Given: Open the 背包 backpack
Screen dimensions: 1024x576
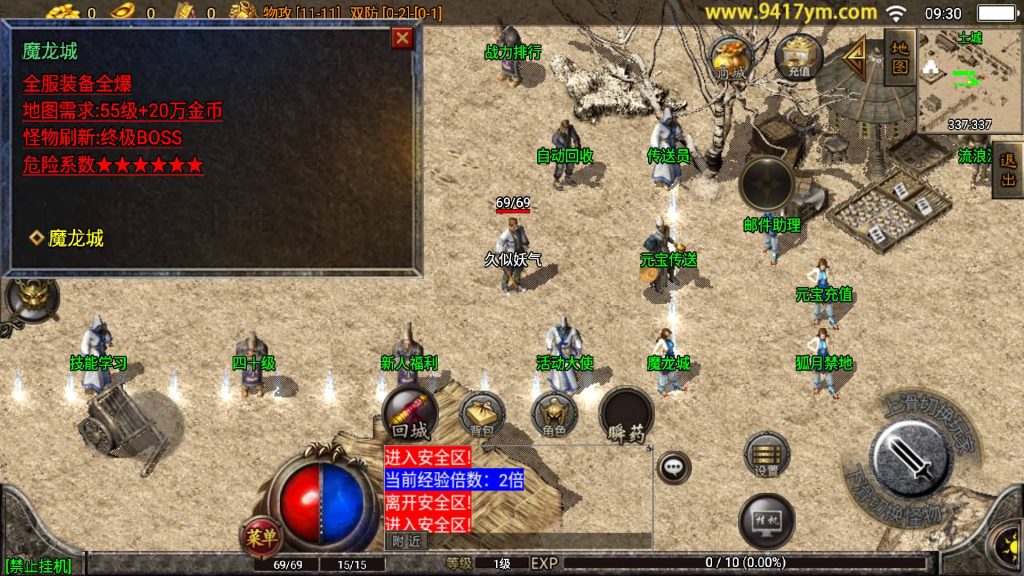Looking at the screenshot, I should (482, 414).
